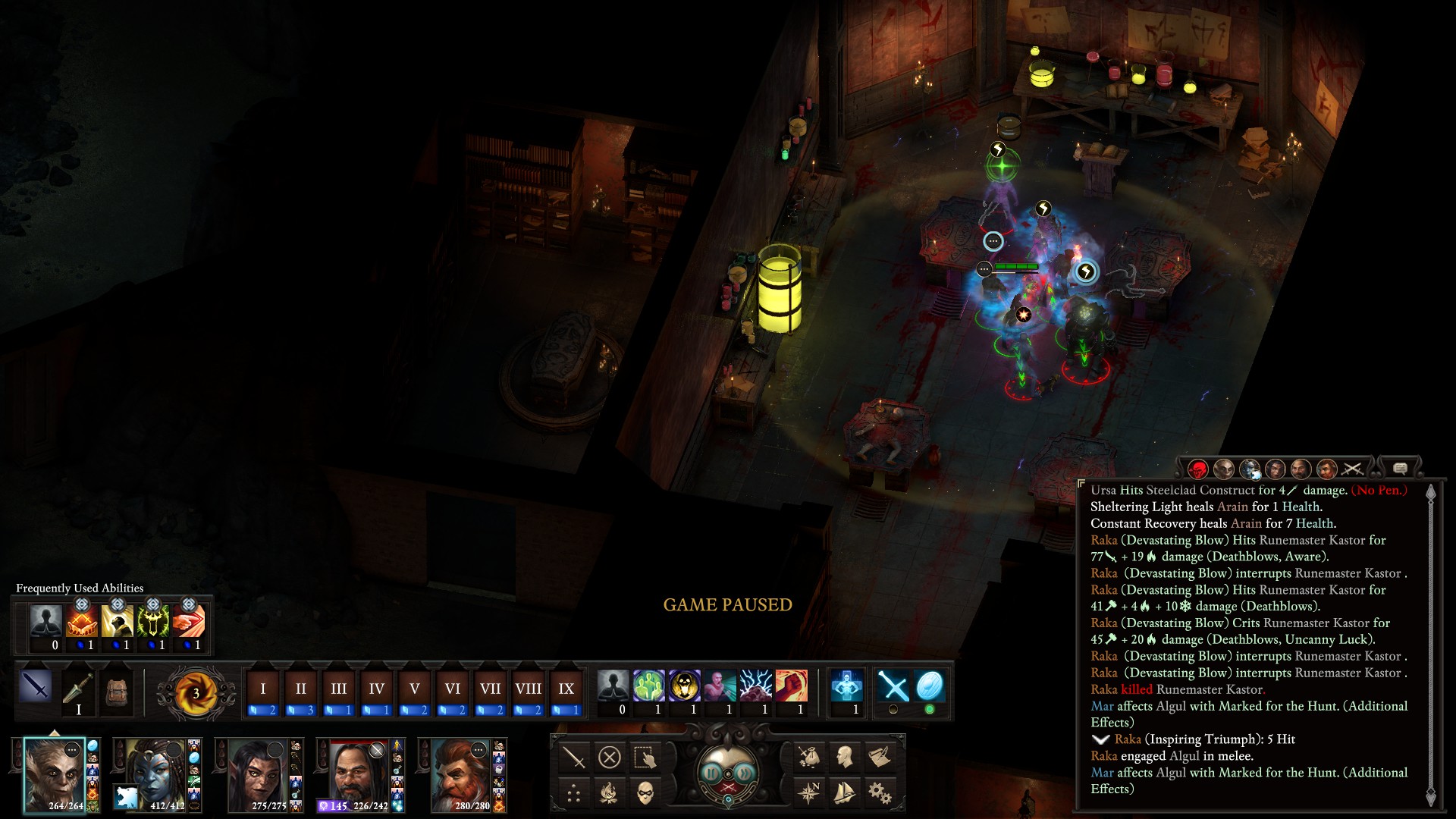Viewport: 1456px width, 819px height.
Task: Open the backpack quick items slot
Action: (116, 691)
